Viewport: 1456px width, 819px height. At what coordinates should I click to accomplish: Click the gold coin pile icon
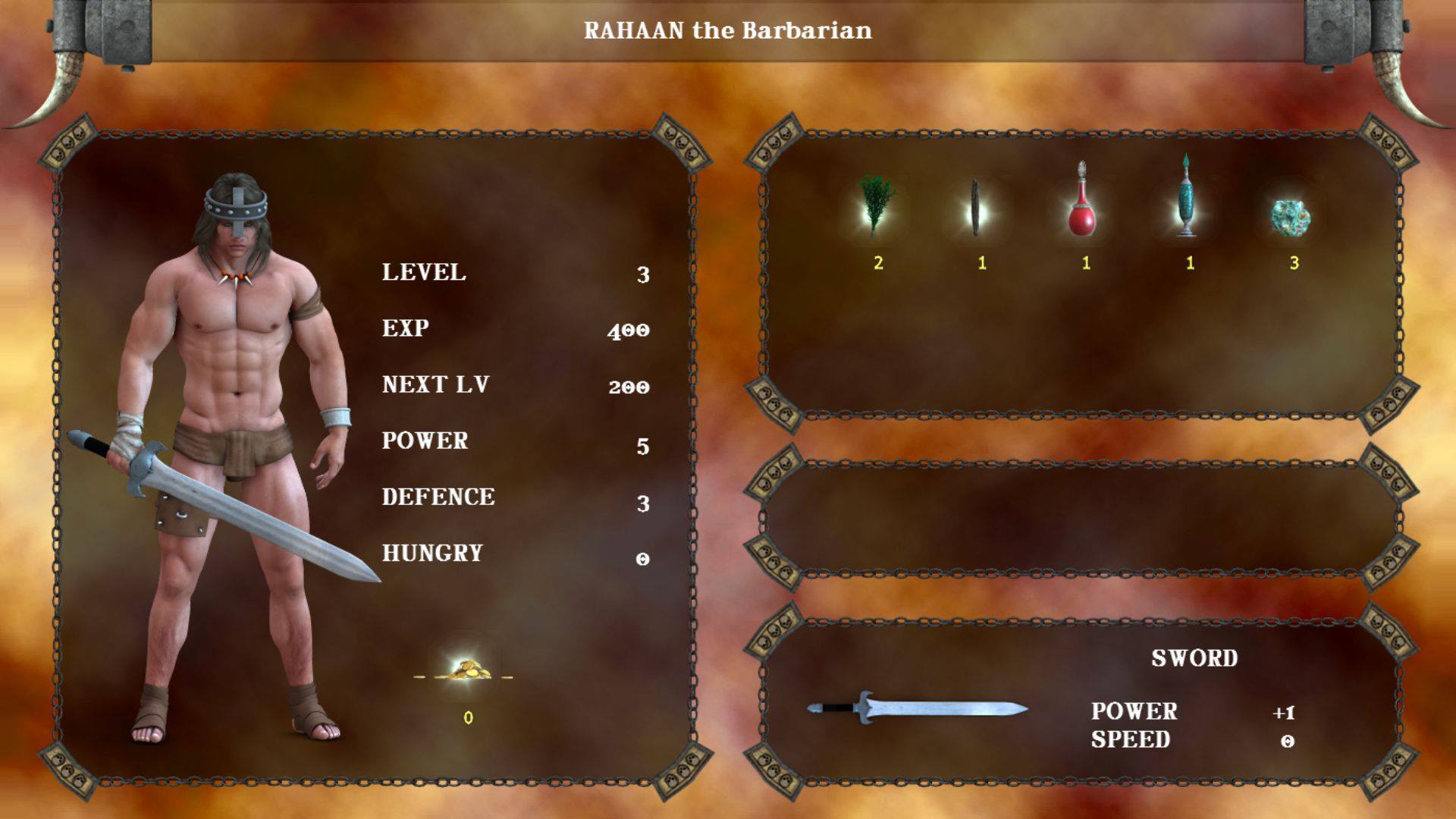tap(465, 670)
